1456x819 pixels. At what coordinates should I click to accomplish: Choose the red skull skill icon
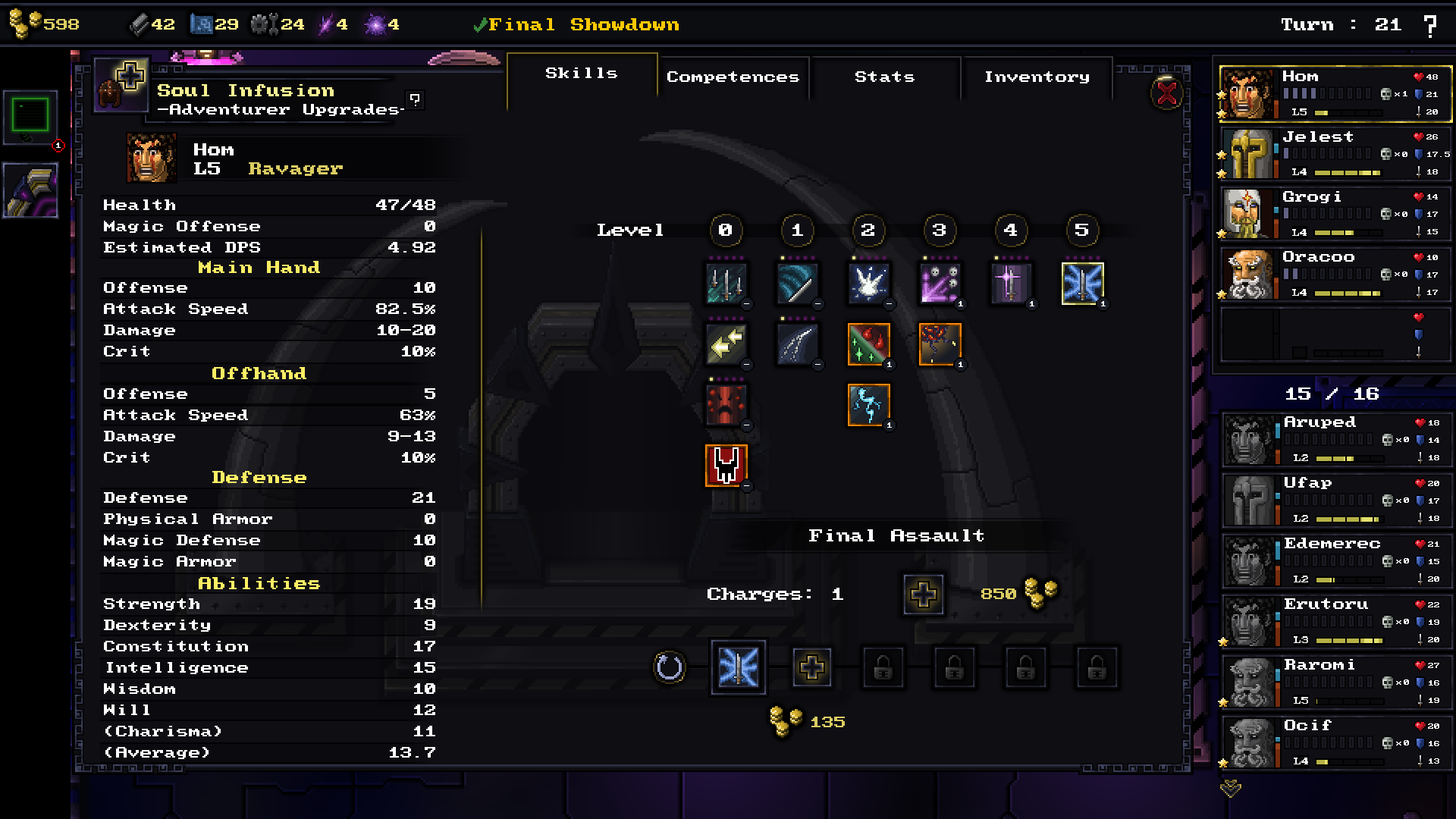726,465
